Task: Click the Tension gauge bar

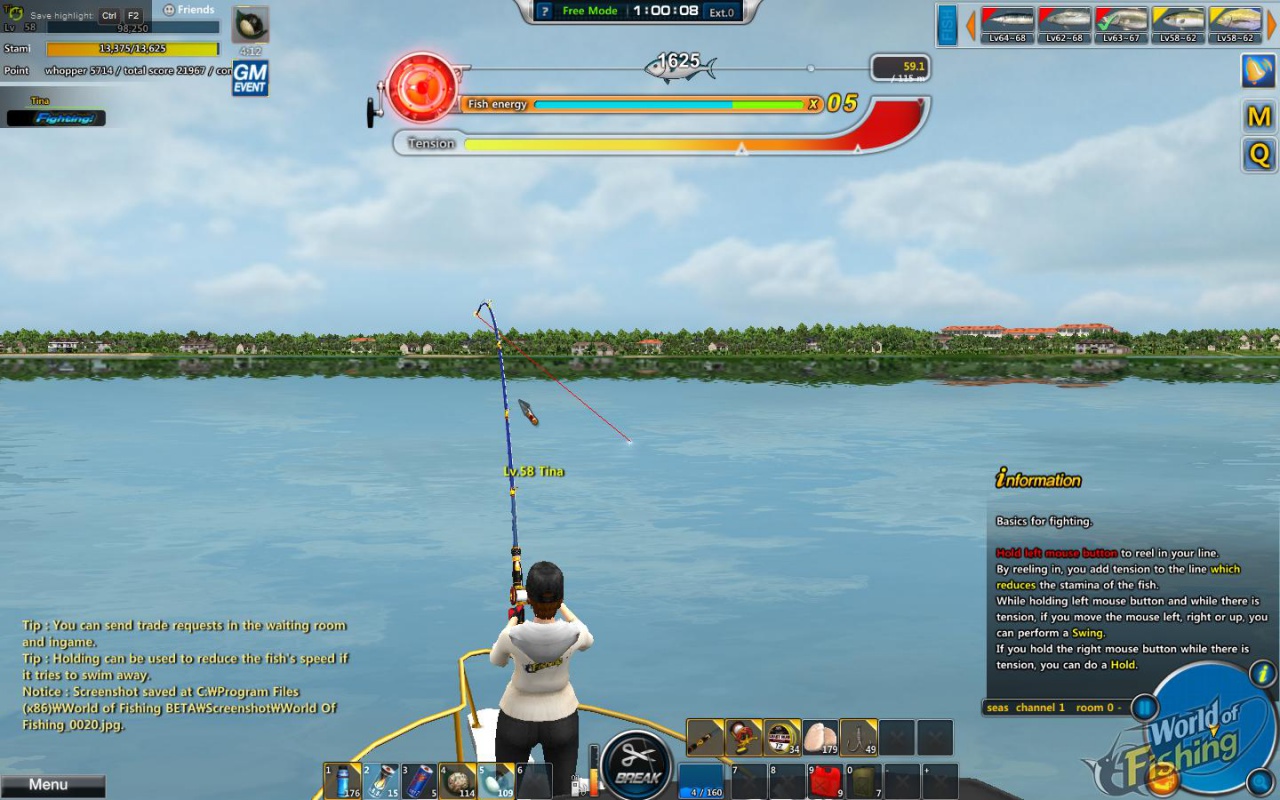Action: [x=660, y=143]
